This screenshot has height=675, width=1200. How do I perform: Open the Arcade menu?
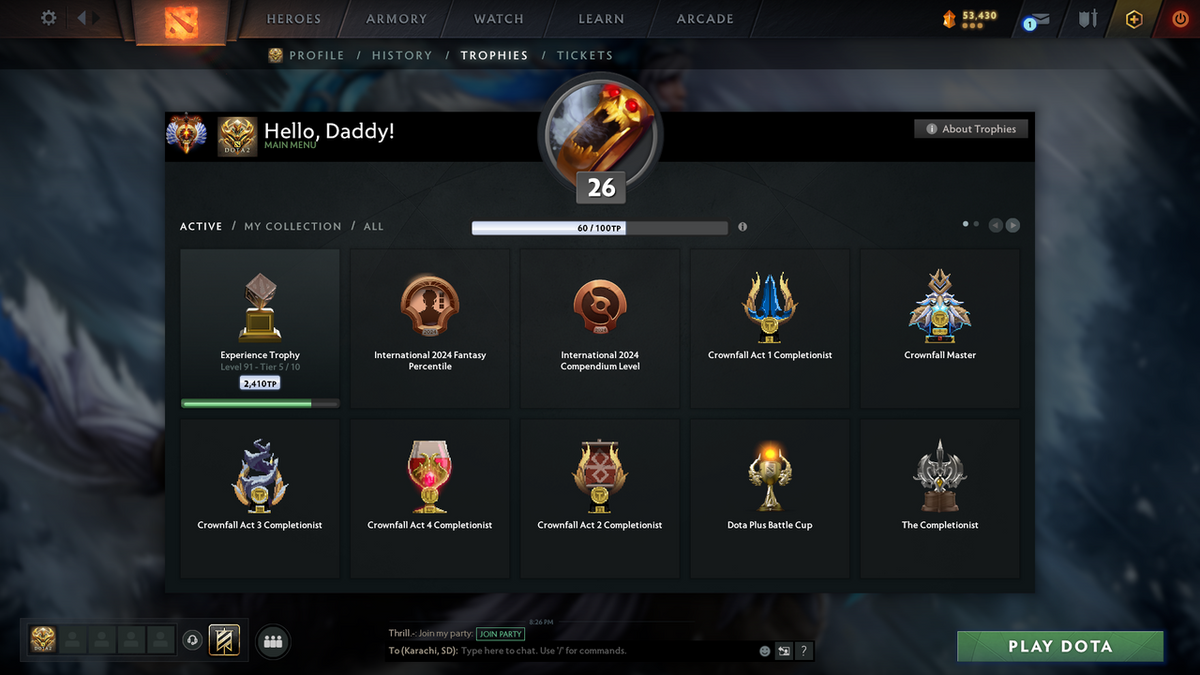[x=705, y=19]
